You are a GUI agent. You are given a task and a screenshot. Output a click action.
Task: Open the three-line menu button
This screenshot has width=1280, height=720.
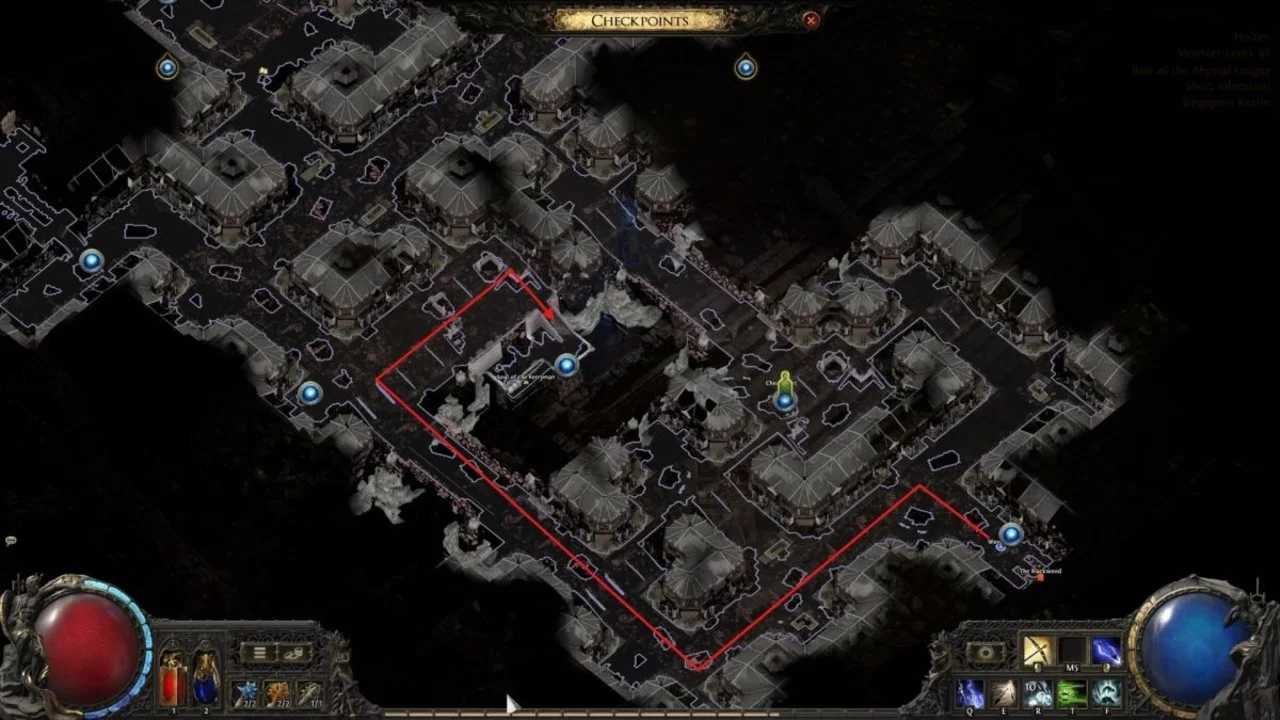coord(258,653)
